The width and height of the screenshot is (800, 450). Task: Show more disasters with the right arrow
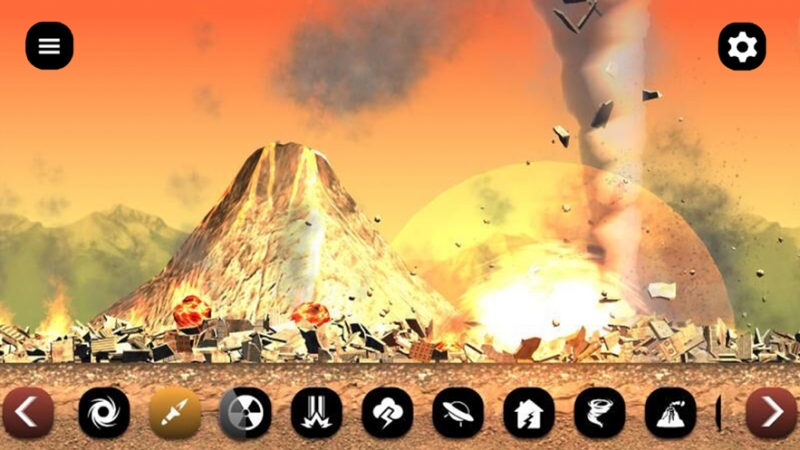771,413
